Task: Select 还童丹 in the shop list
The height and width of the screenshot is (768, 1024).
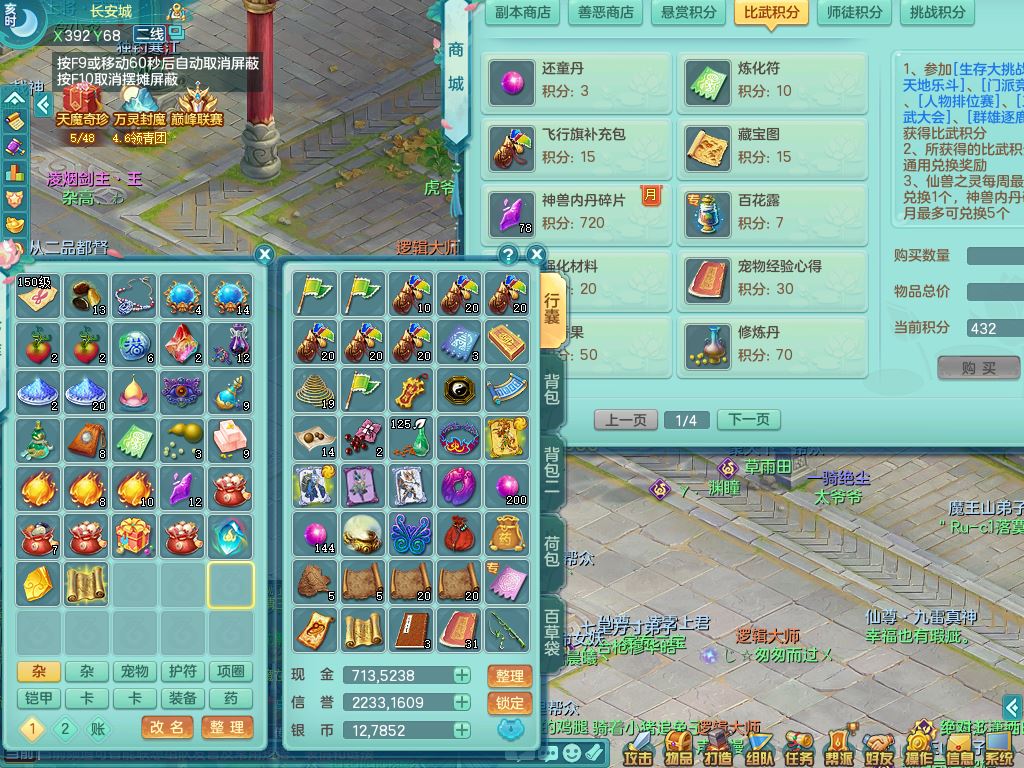Action: [579, 81]
